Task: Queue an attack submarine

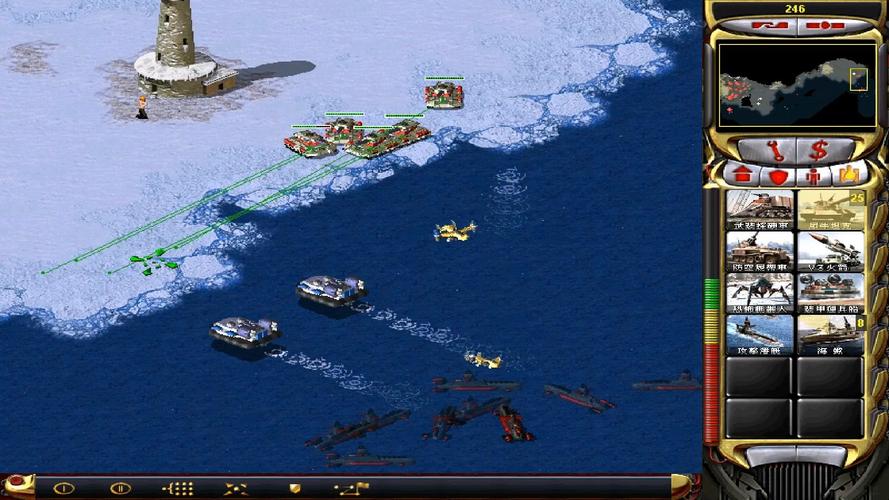Action: 760,335
